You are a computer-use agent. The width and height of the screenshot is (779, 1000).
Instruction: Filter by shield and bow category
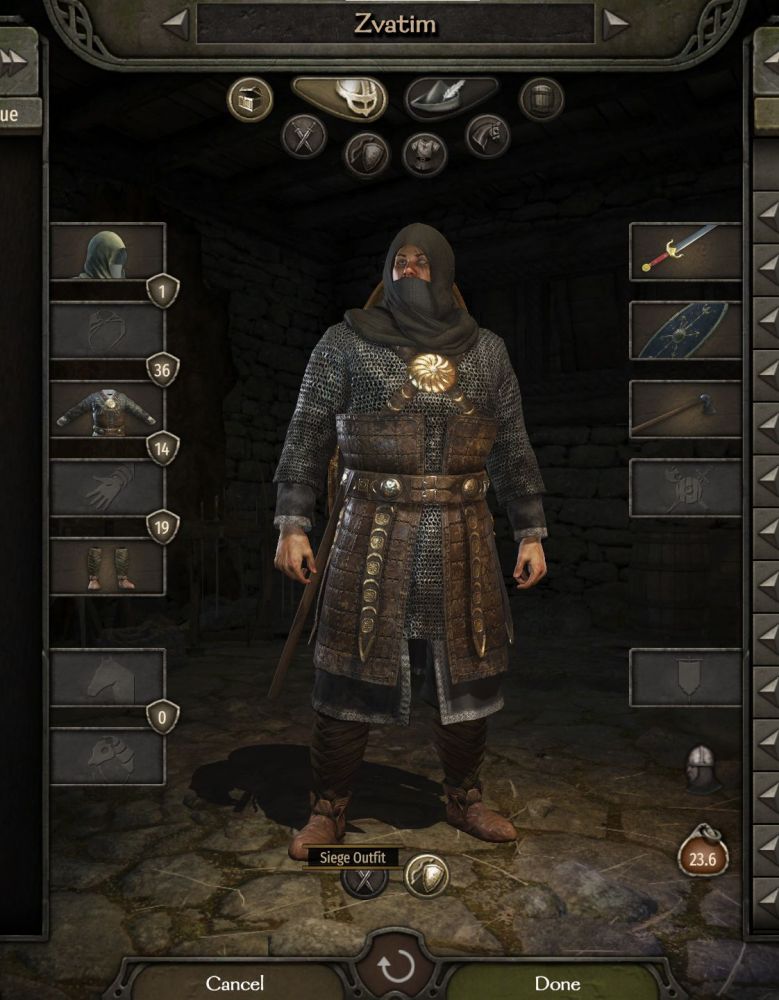(x=366, y=153)
